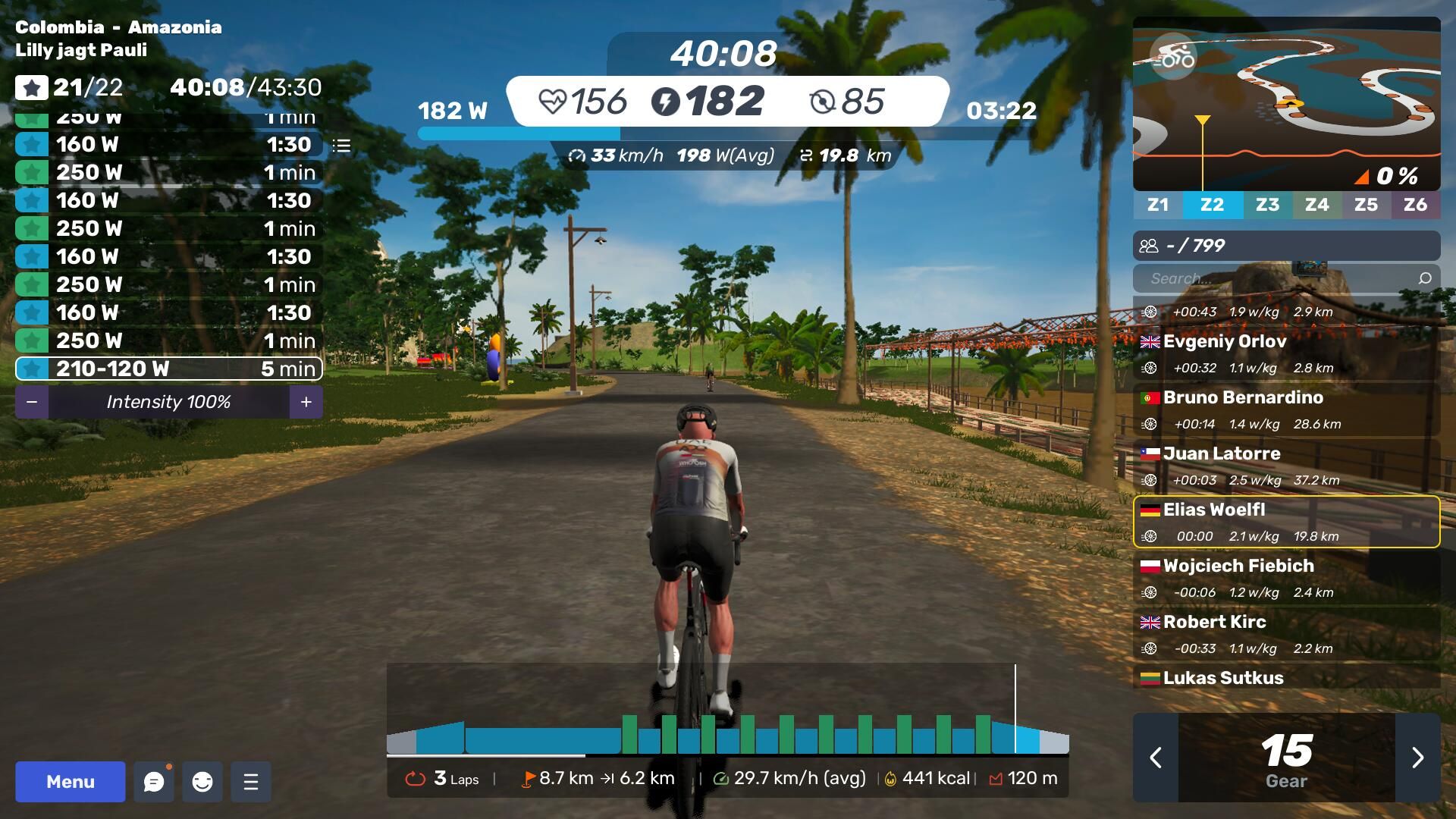Pick Wojciech Fiebich from the rider list
Image resolution: width=1456 pixels, height=819 pixels.
(1286, 578)
